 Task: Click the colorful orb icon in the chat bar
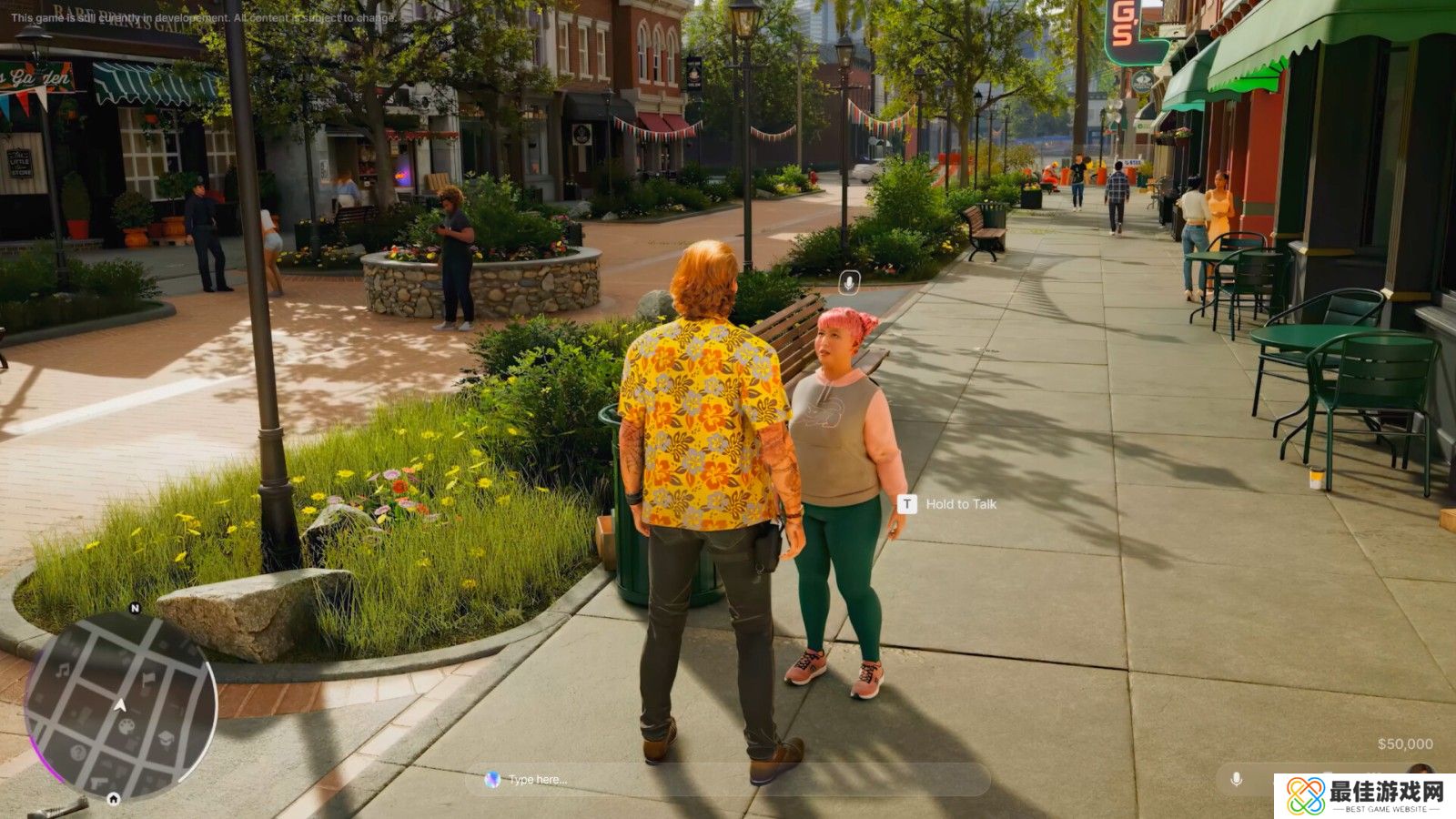[x=492, y=780]
